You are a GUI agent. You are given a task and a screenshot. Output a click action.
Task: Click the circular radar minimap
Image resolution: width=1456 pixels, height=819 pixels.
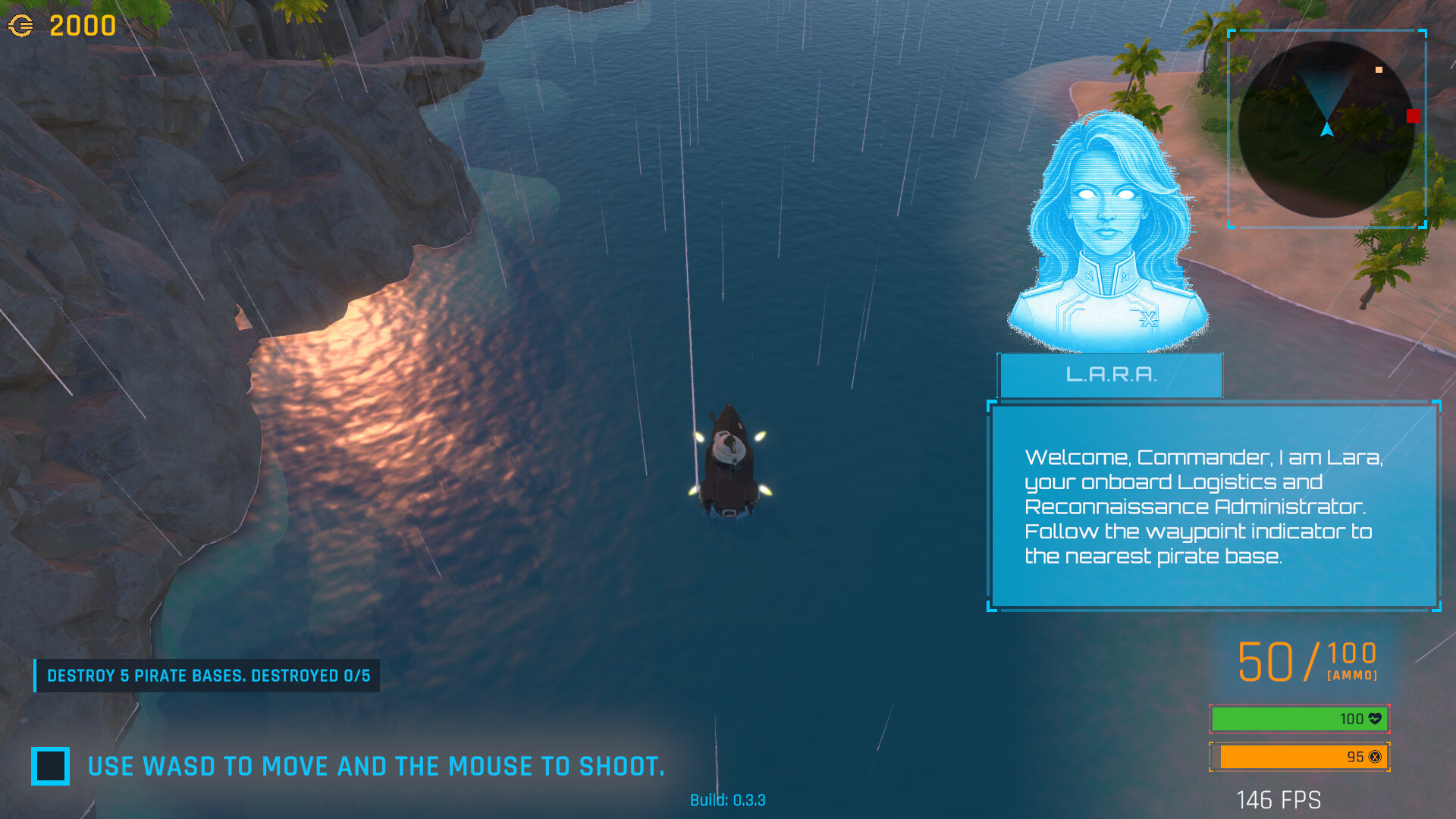[1326, 130]
